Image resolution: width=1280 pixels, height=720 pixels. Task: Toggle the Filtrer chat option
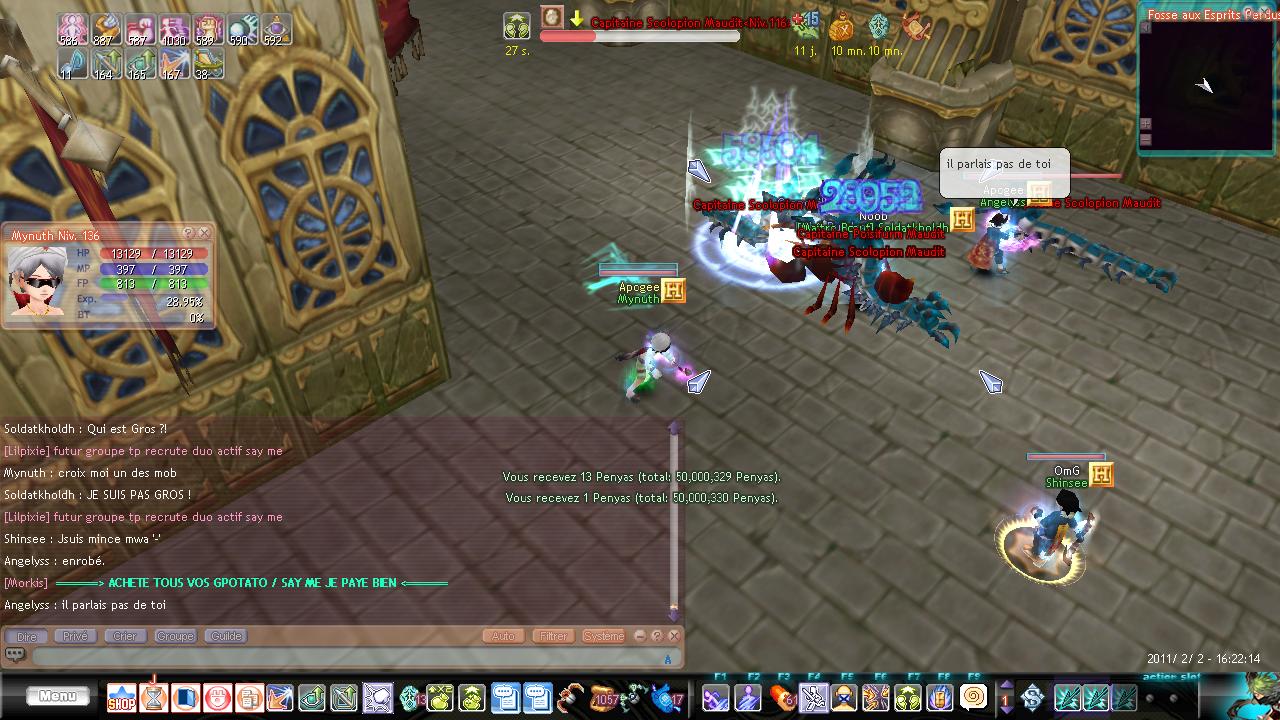[x=553, y=636]
